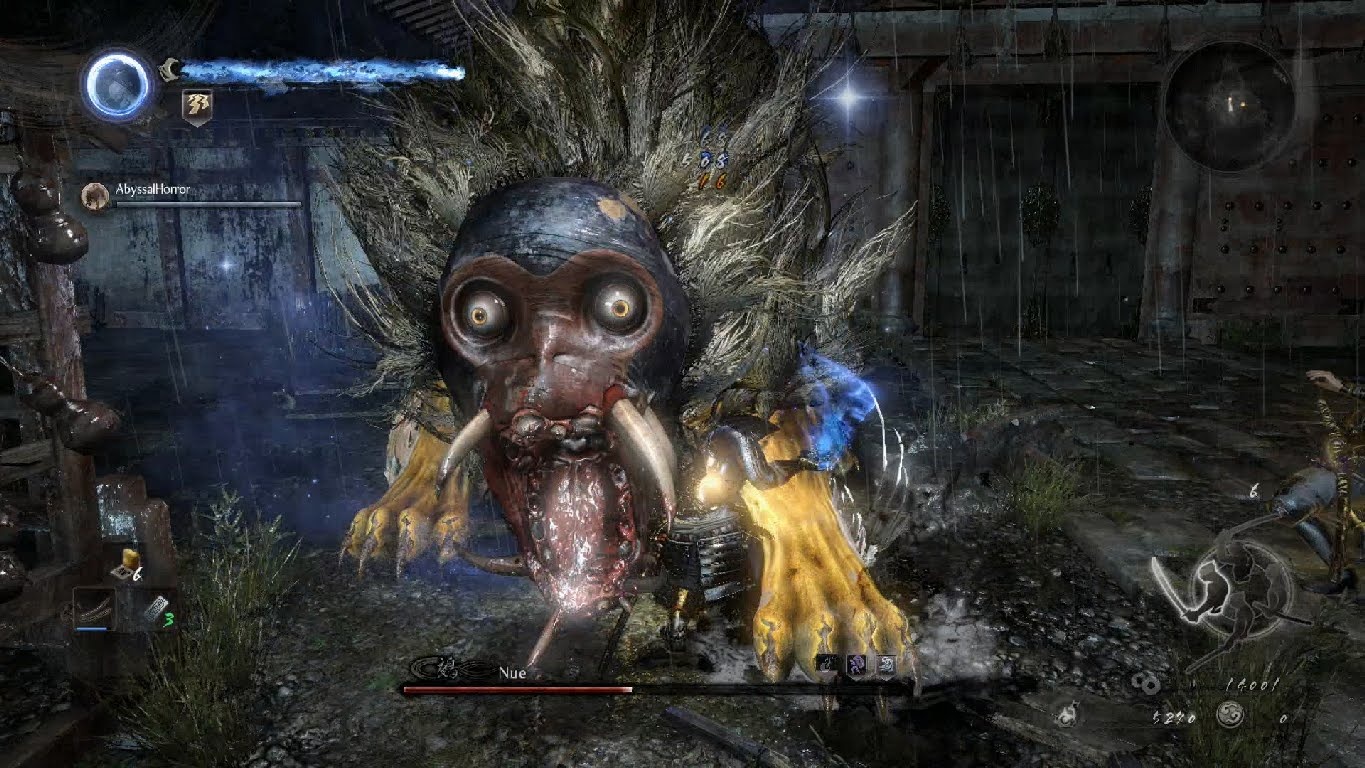This screenshot has width=1365, height=768.
Task: Click the boss name Nue label
Action: pyautogui.click(x=513, y=674)
